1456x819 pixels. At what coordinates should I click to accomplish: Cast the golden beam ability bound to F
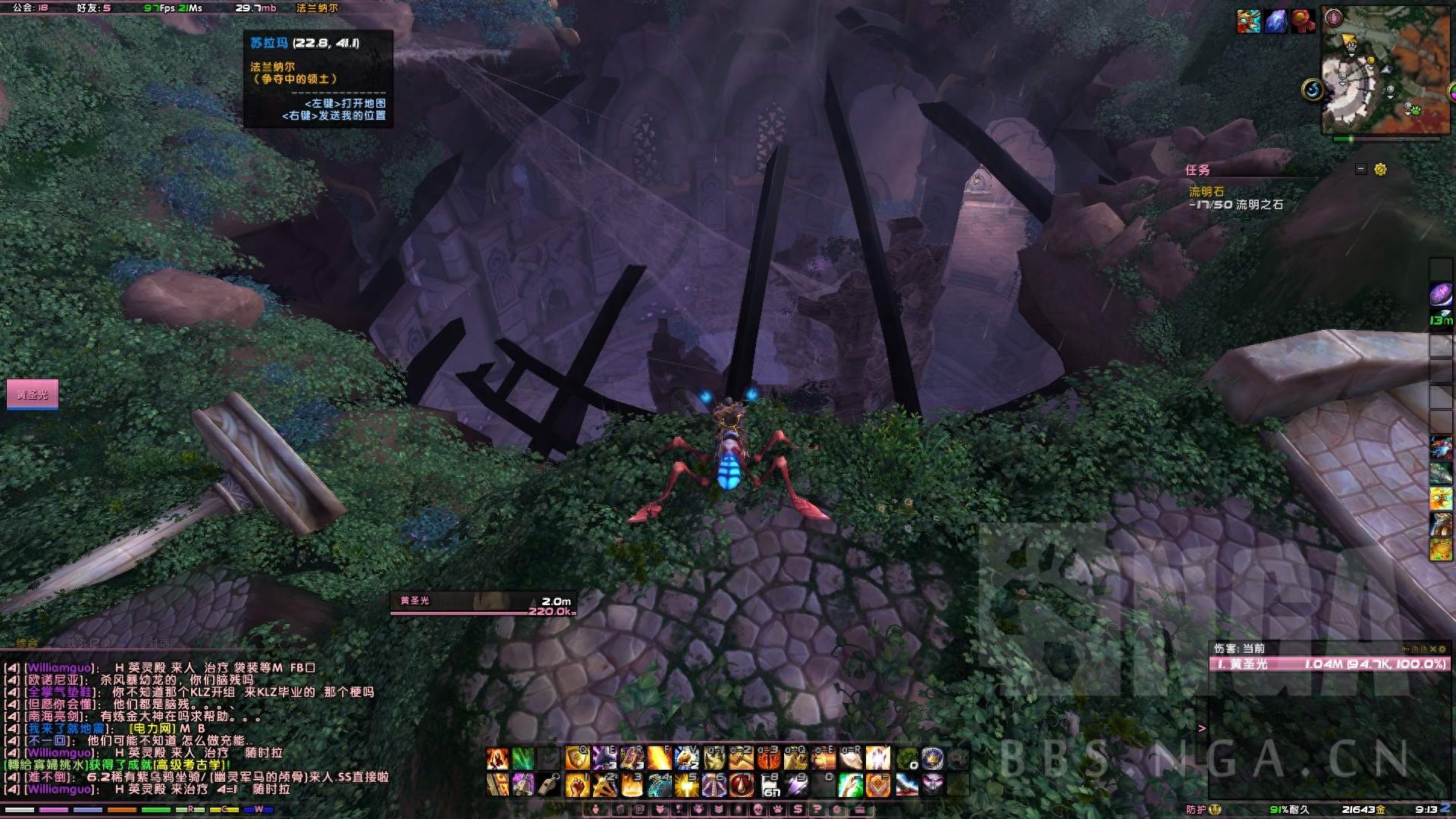659,758
